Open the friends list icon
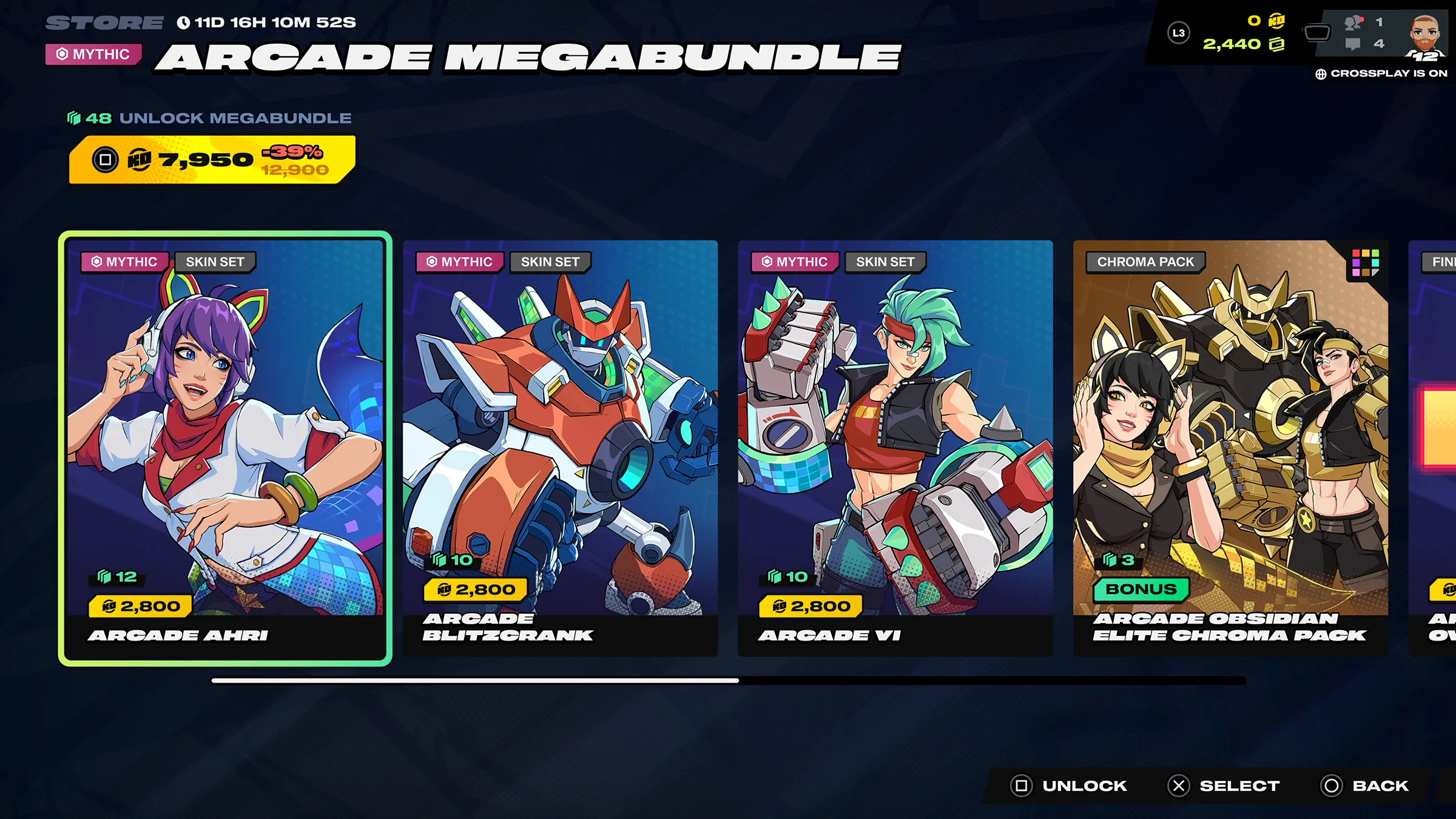The image size is (1456, 819). coord(1353,22)
